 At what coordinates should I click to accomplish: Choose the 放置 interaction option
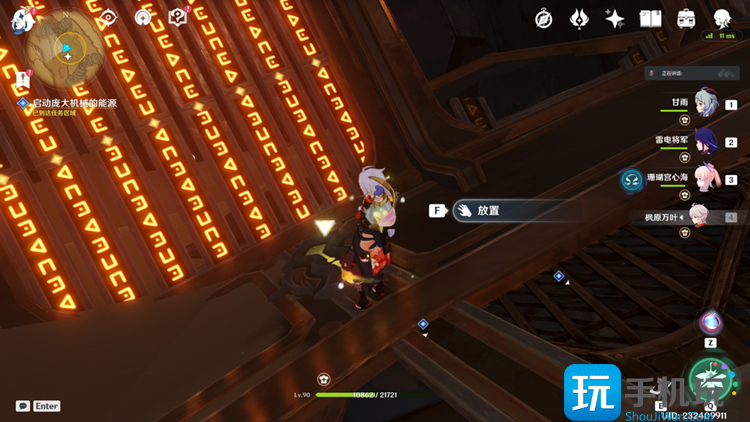[x=488, y=211]
